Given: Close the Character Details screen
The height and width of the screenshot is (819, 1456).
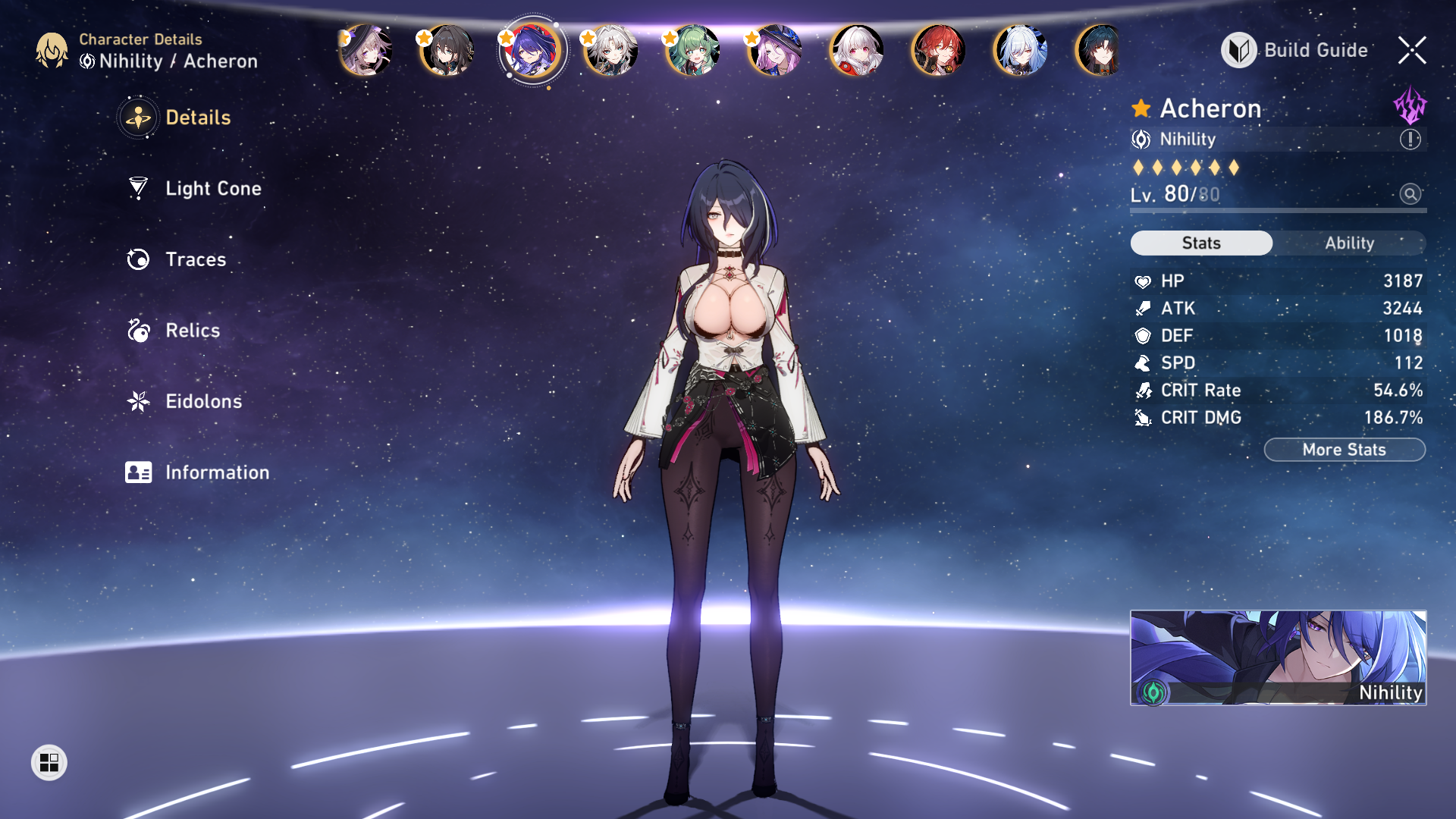Looking at the screenshot, I should click(x=1412, y=50).
